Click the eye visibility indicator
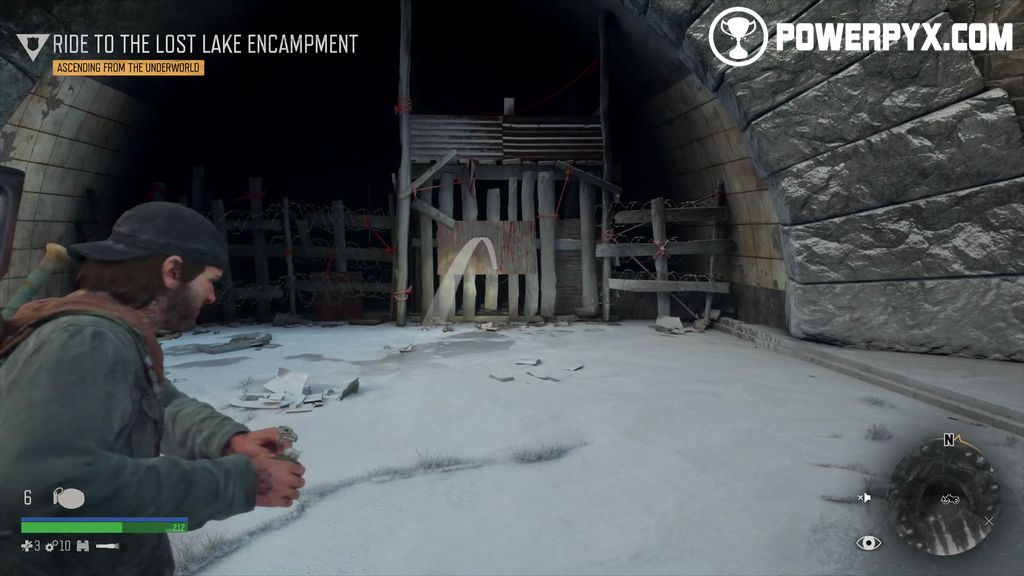This screenshot has width=1024, height=576. (x=869, y=543)
